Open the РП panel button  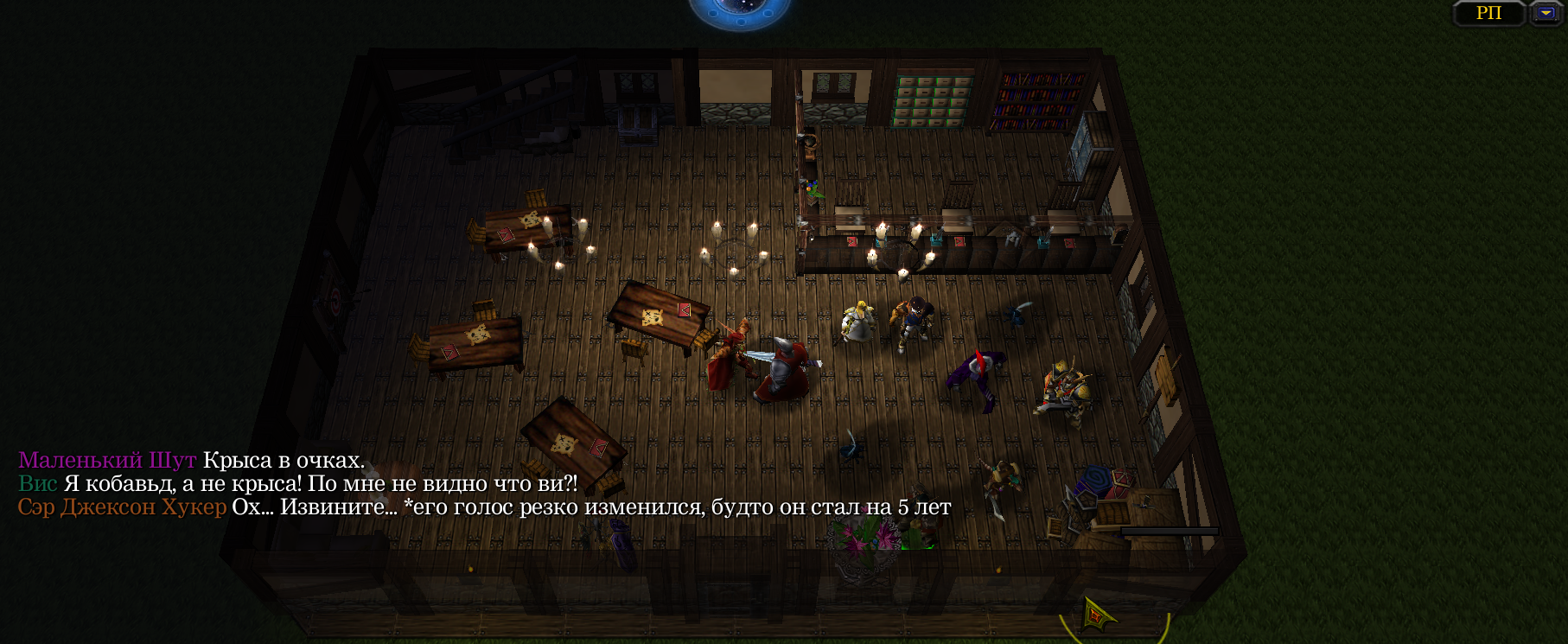(1488, 13)
